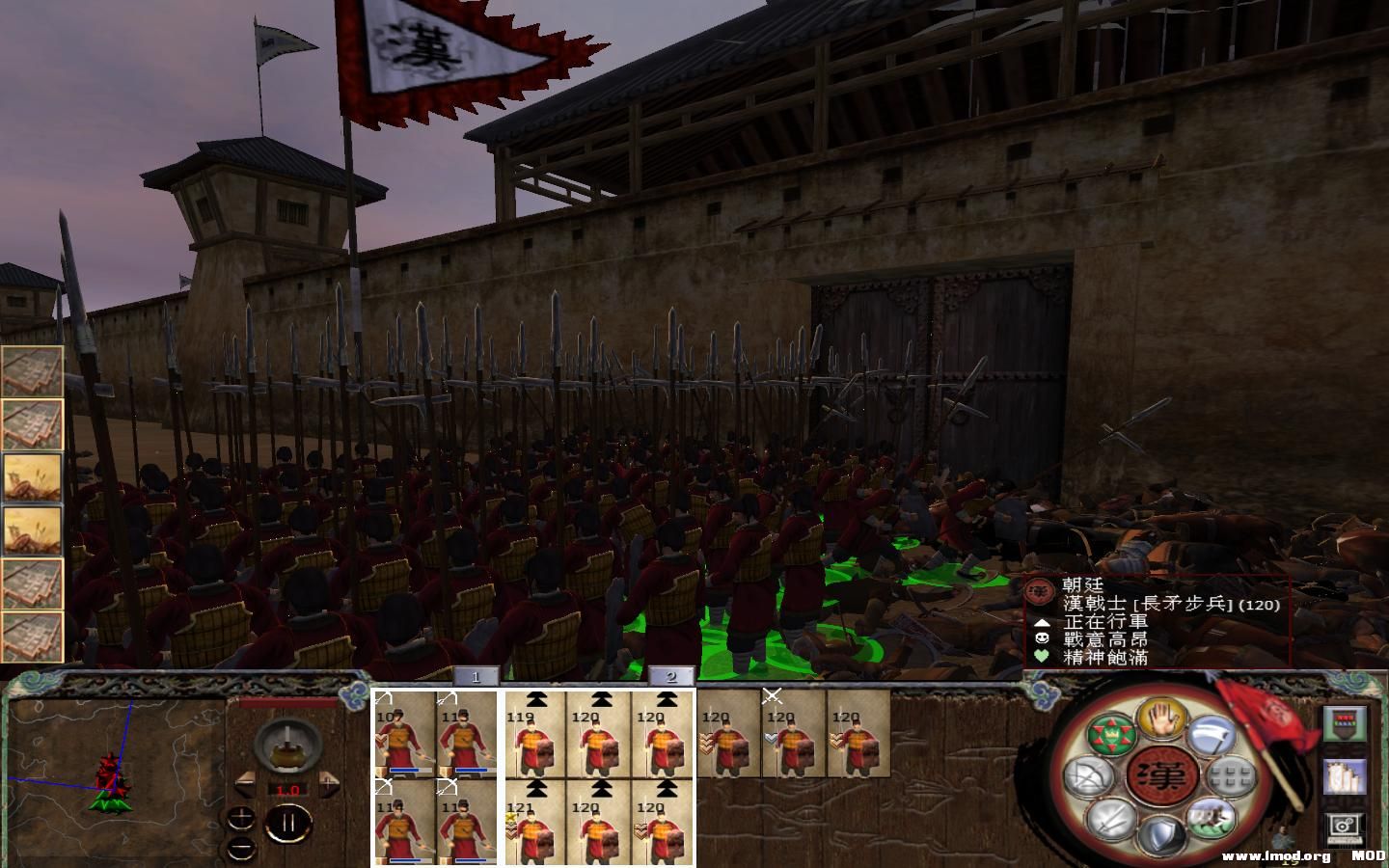This screenshot has height=868, width=1389.
Task: Click the Han faction emblem at radial menu center
Action: tap(1164, 774)
